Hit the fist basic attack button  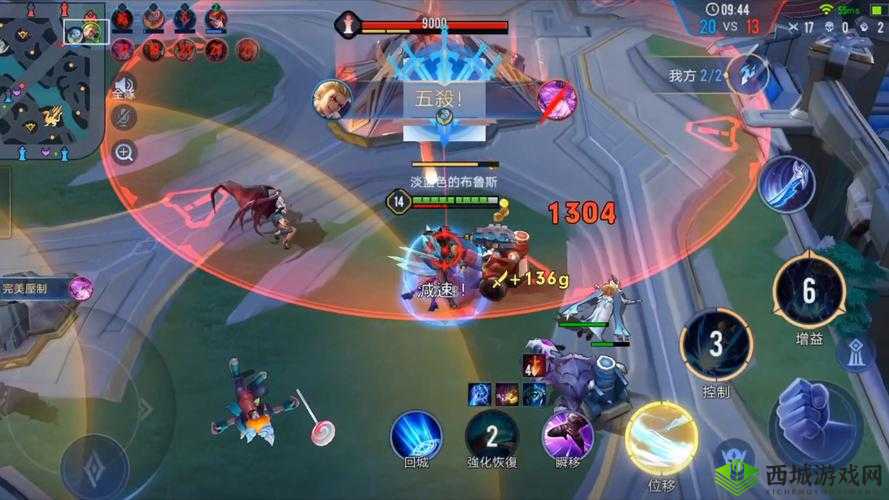click(x=814, y=420)
